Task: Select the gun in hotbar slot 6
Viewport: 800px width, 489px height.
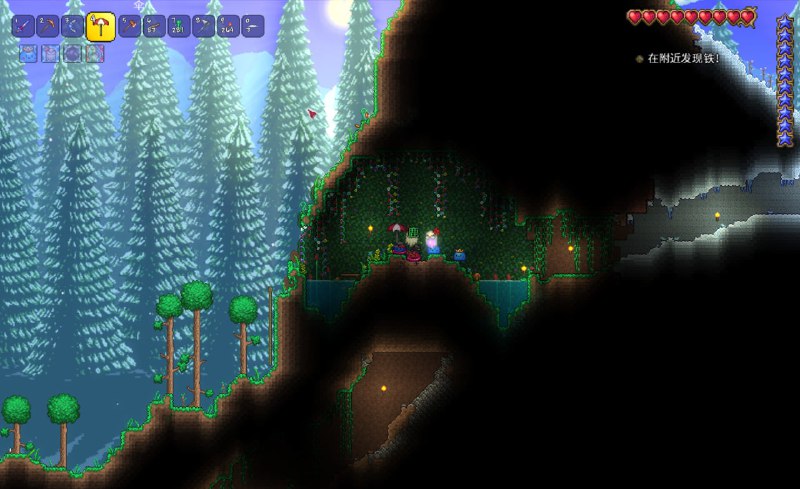Action: pos(154,26)
